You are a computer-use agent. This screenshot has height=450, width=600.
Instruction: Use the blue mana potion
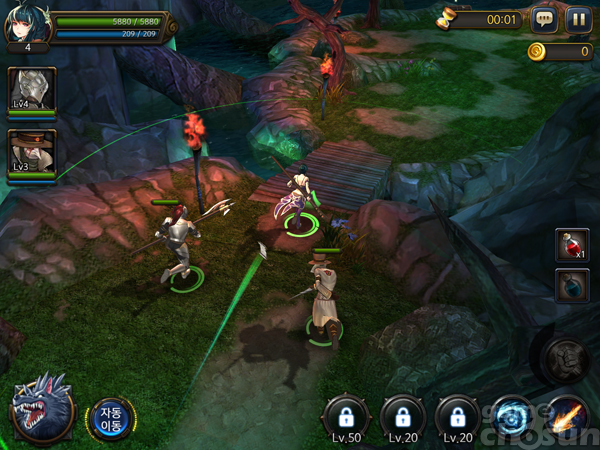point(572,286)
